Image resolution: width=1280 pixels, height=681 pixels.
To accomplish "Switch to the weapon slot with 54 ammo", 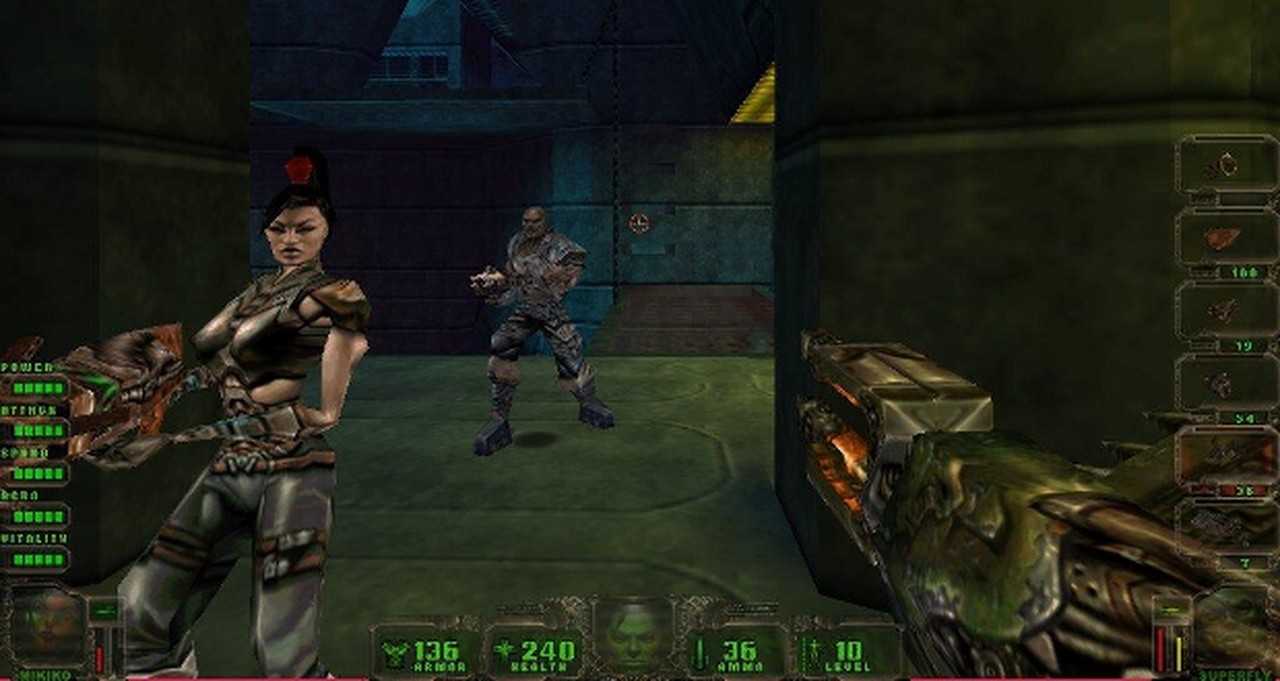I will 1226,383.
